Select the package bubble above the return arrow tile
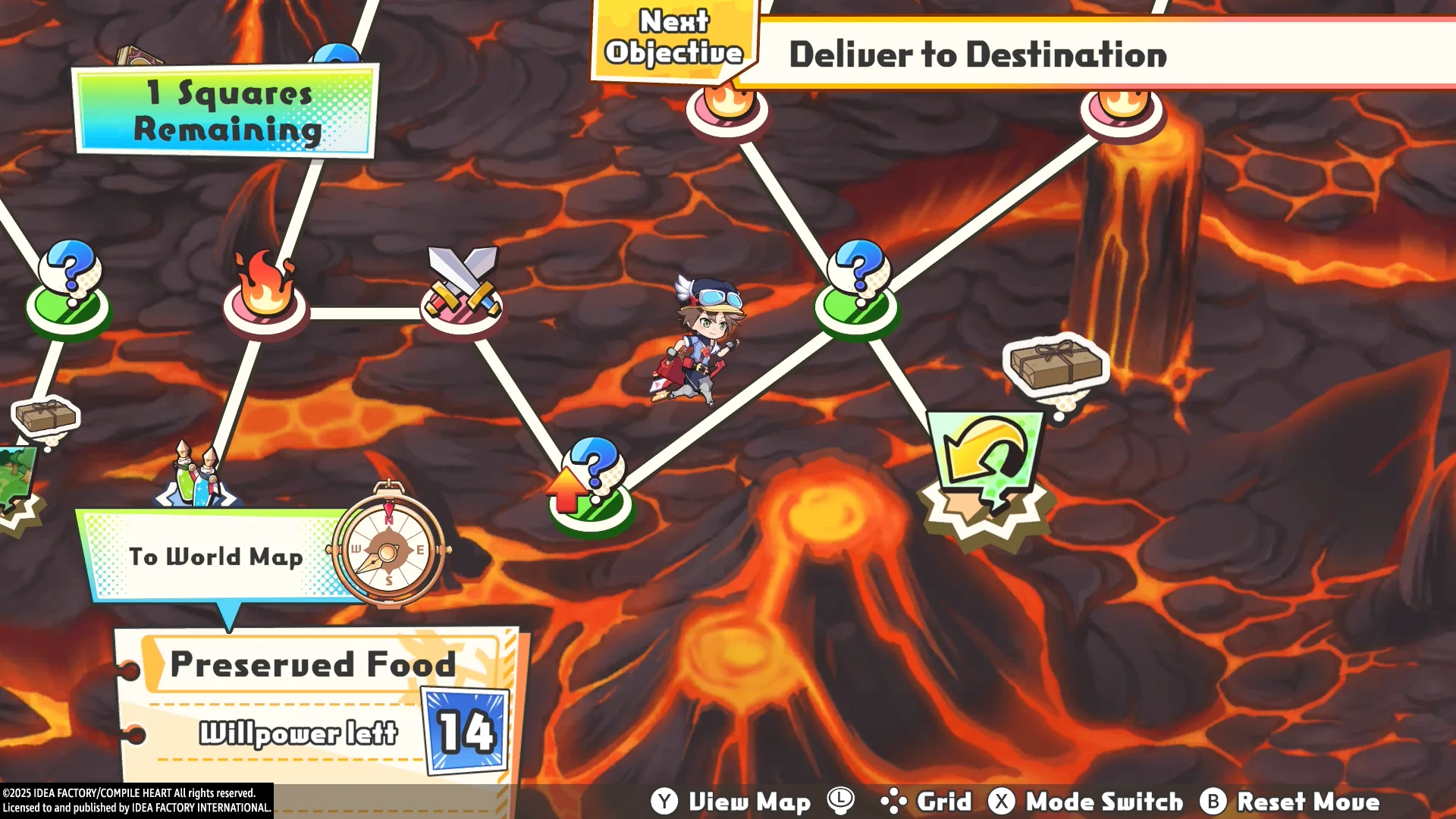 pyautogui.click(x=1056, y=366)
